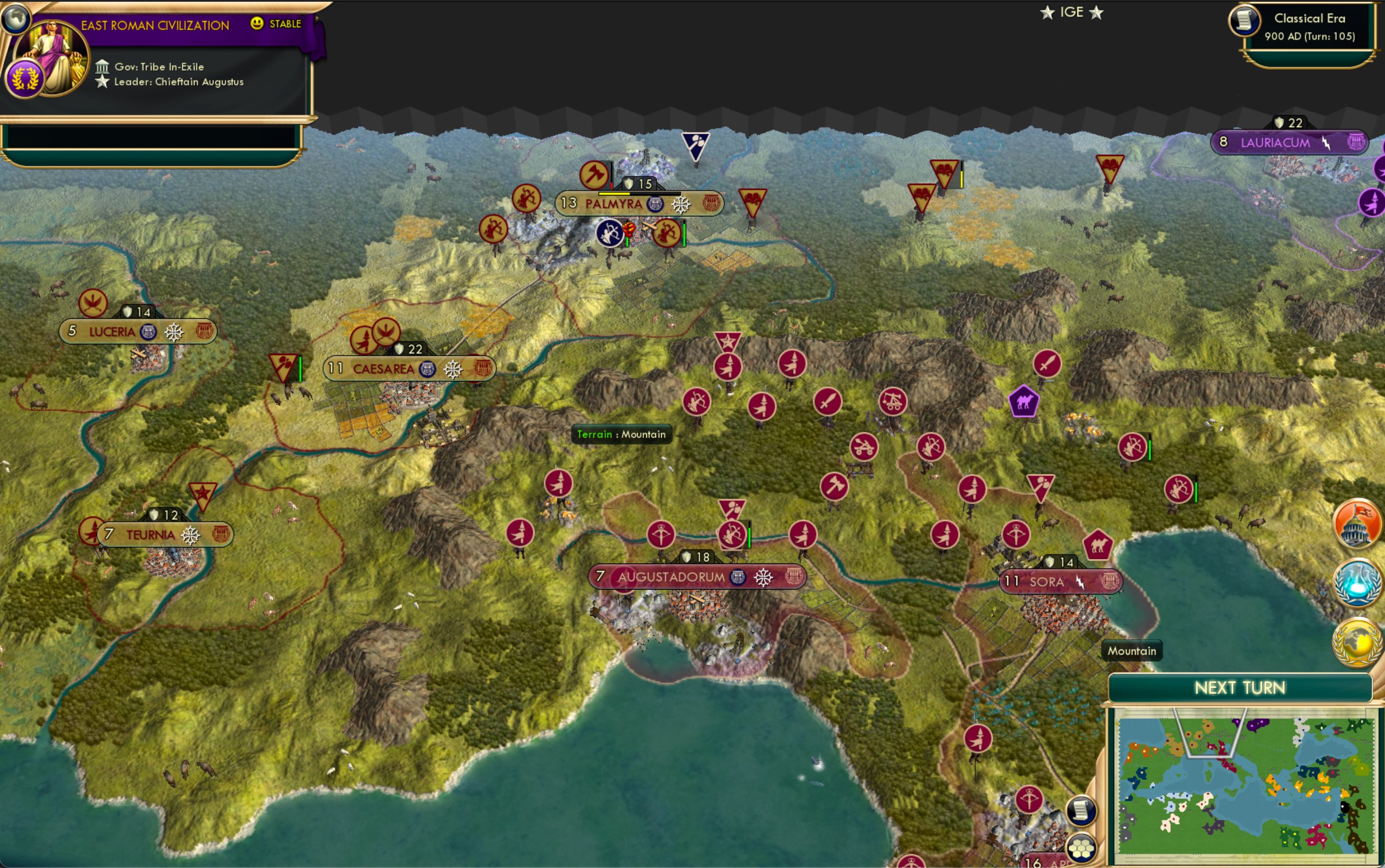Click the IGE label at top center
The height and width of the screenshot is (868, 1385).
[1073, 11]
